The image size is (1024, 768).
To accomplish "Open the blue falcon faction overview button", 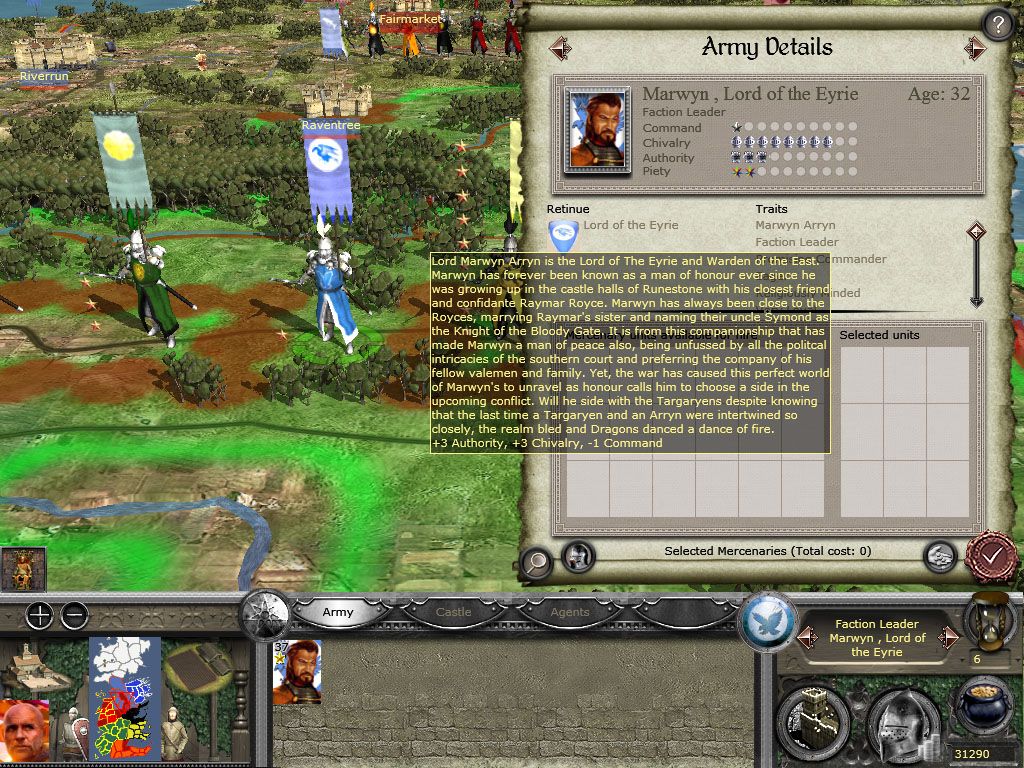I will coord(767,622).
